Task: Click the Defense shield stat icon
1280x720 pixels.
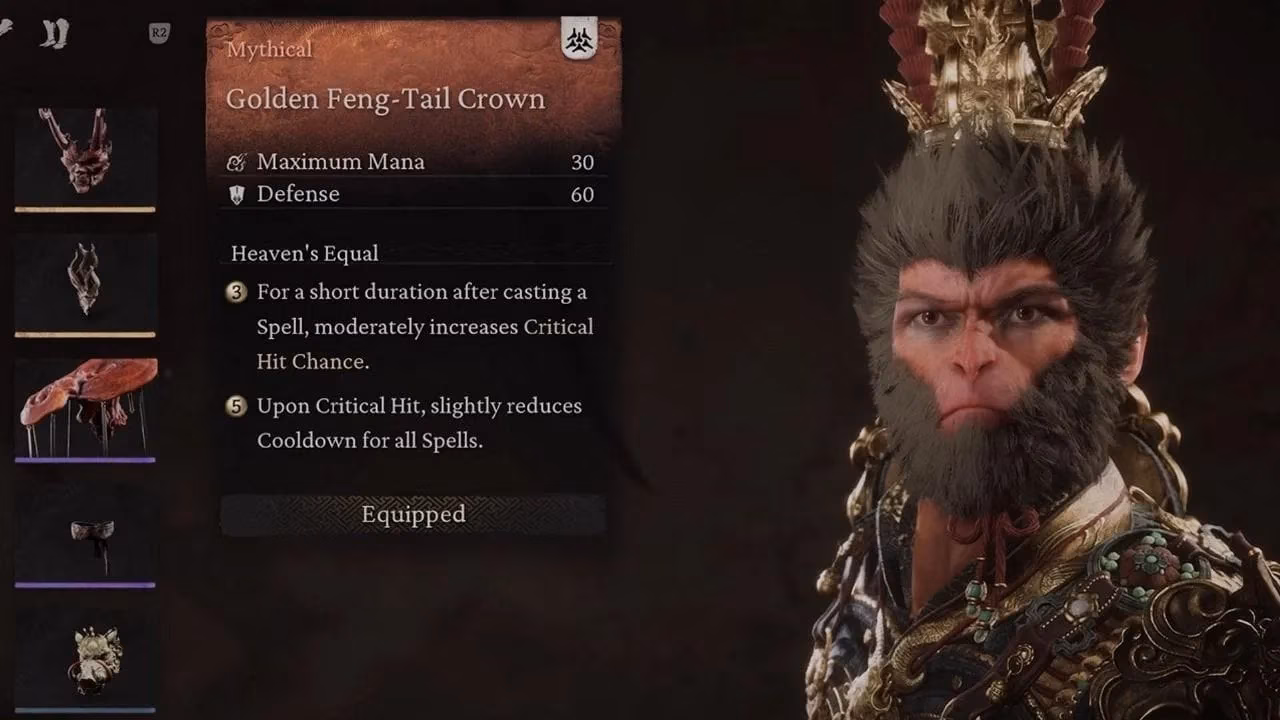Action: pos(237,194)
